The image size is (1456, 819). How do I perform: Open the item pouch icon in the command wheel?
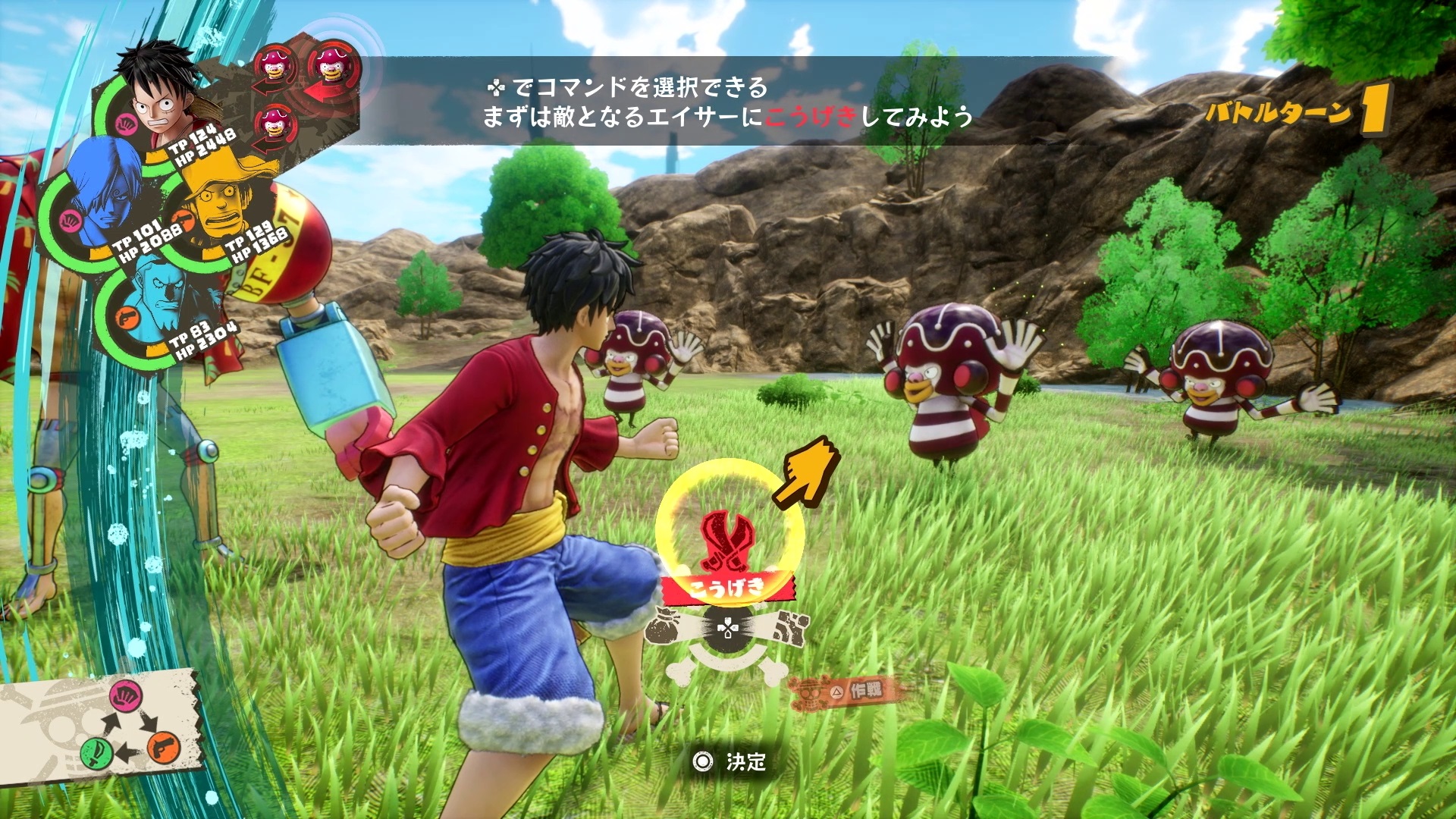pos(663,626)
